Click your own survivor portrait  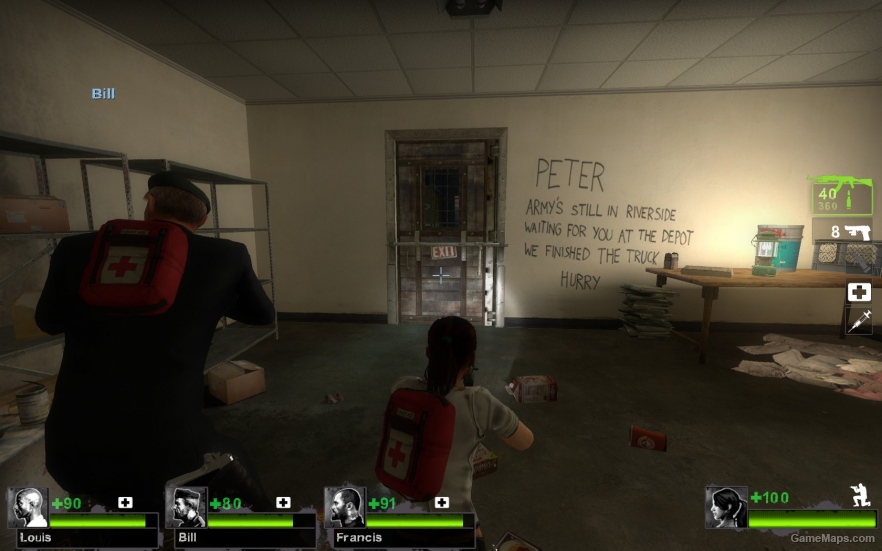point(726,507)
